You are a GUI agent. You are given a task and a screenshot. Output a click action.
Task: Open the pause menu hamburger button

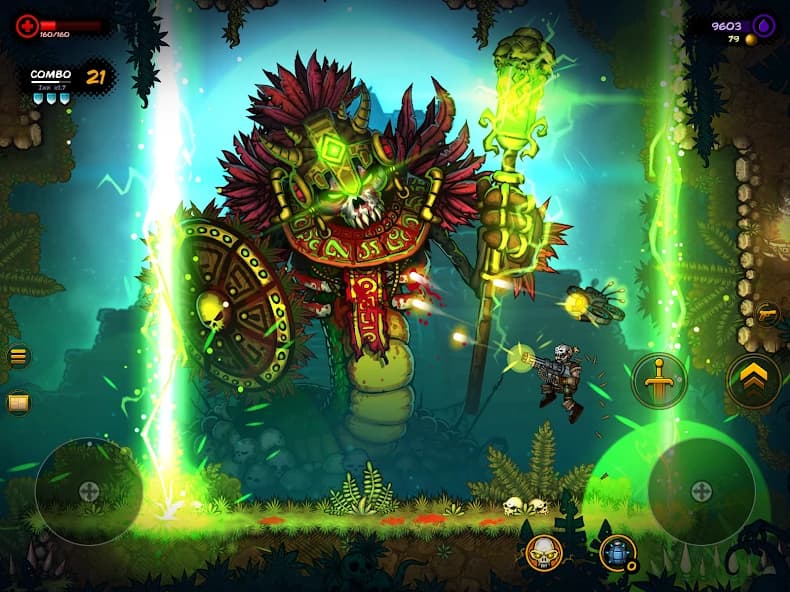pos(19,356)
